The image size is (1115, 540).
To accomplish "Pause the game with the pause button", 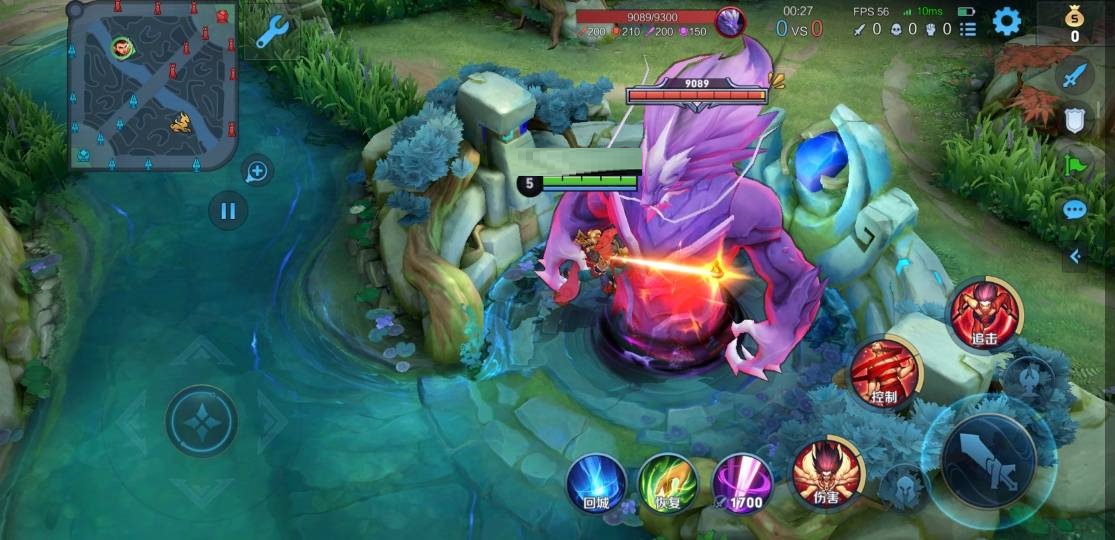I will tap(228, 211).
